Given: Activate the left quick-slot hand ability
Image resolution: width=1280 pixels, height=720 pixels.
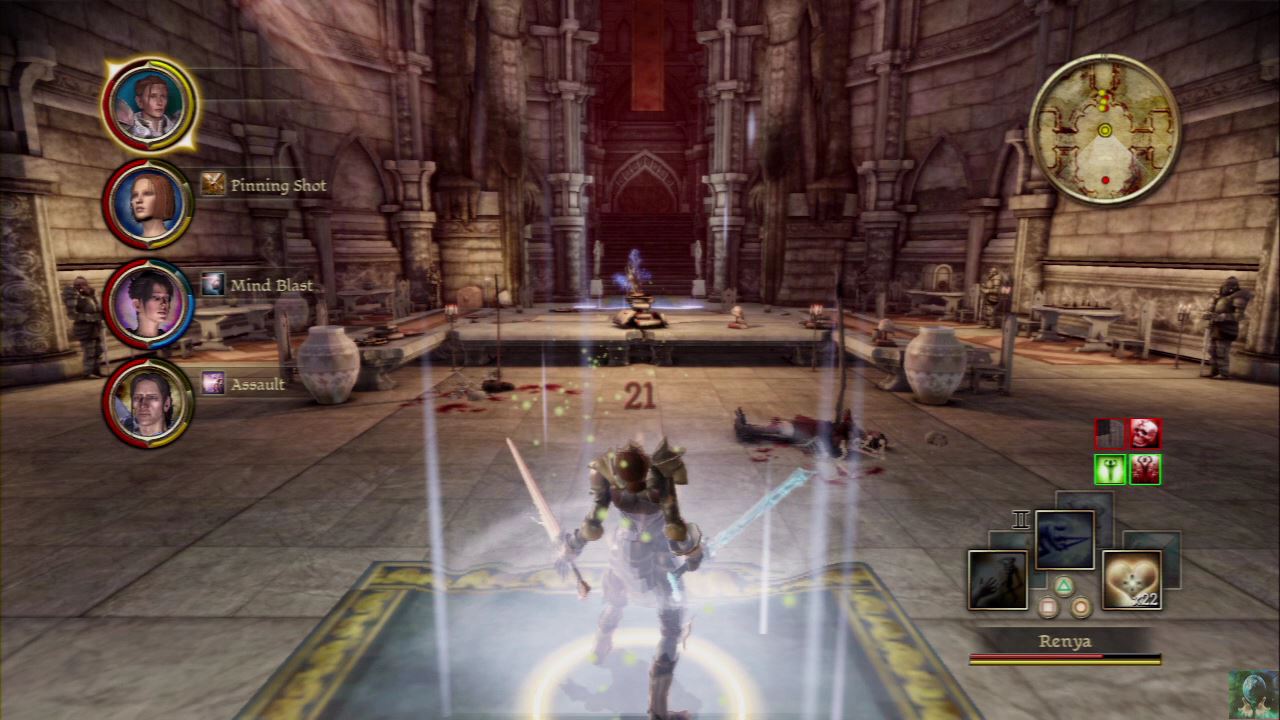Looking at the screenshot, I should (x=997, y=580).
